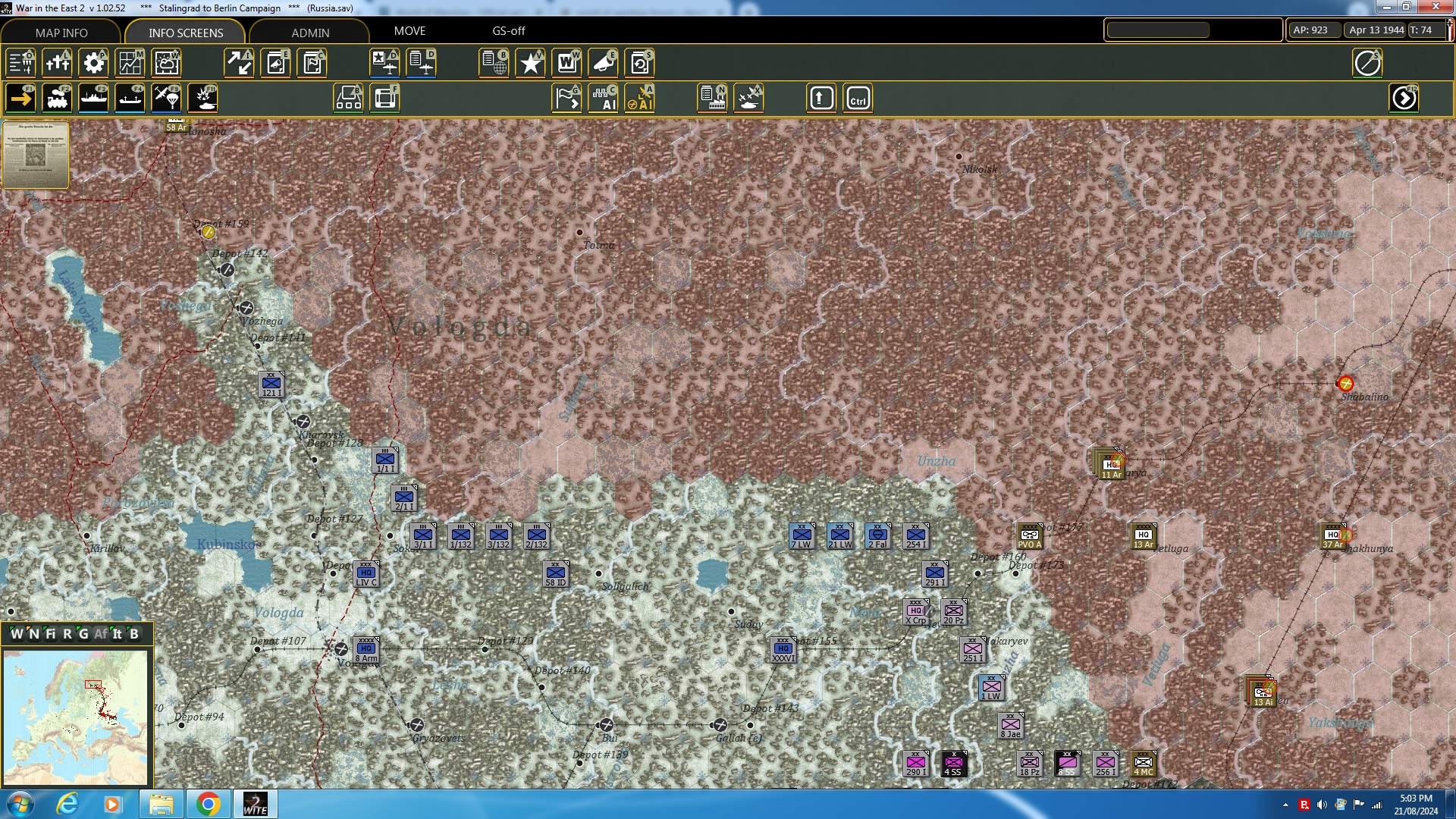Open the event log megaphone icon
Viewport: 1456px width, 819px height.
coord(604,63)
